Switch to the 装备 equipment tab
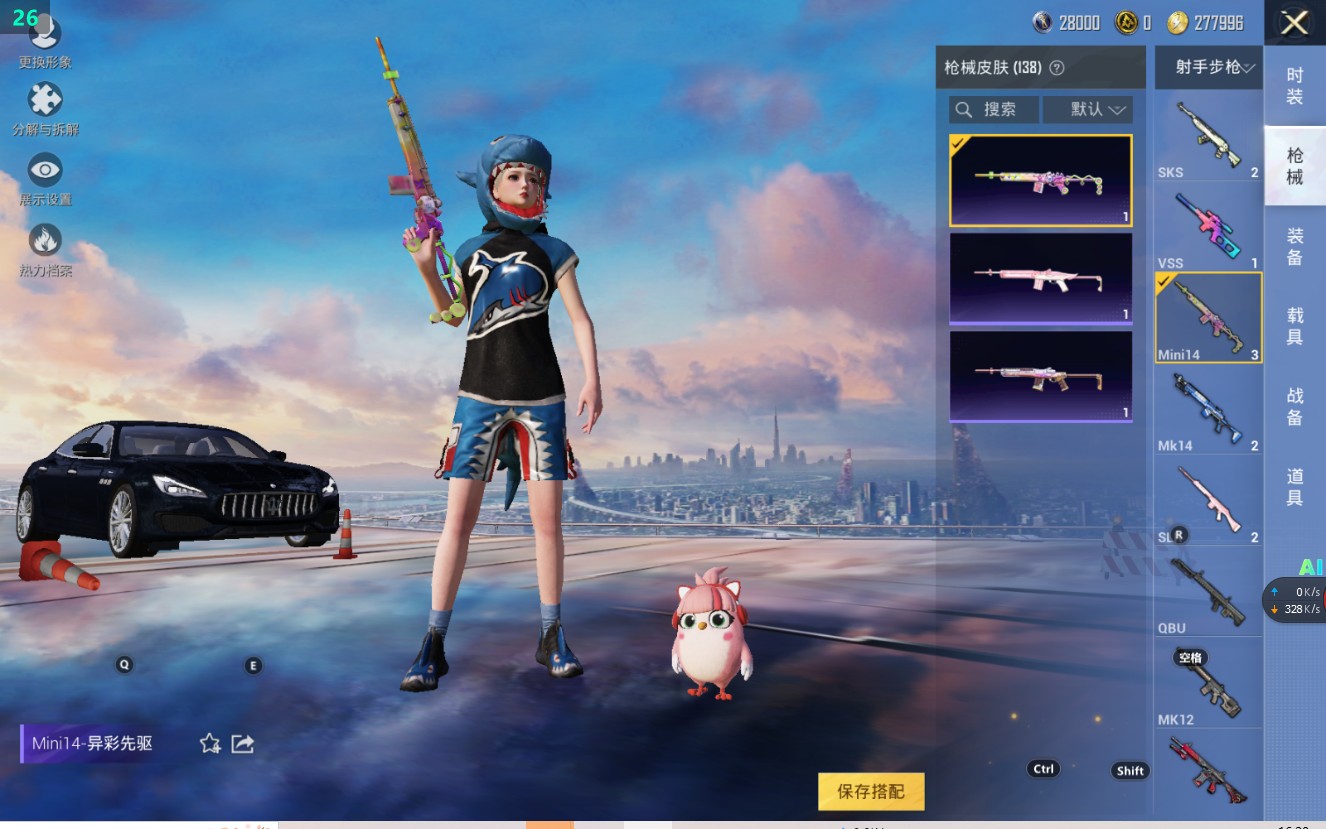Screen dimensions: 1326x829 point(1294,246)
